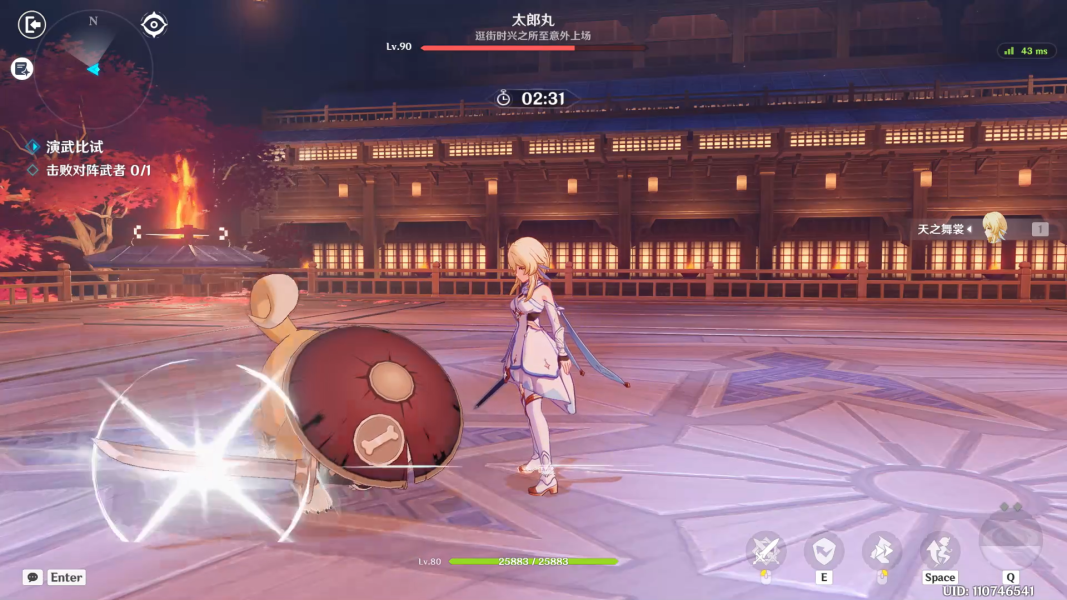Tap the jump icon with leaping figure

(x=940, y=551)
